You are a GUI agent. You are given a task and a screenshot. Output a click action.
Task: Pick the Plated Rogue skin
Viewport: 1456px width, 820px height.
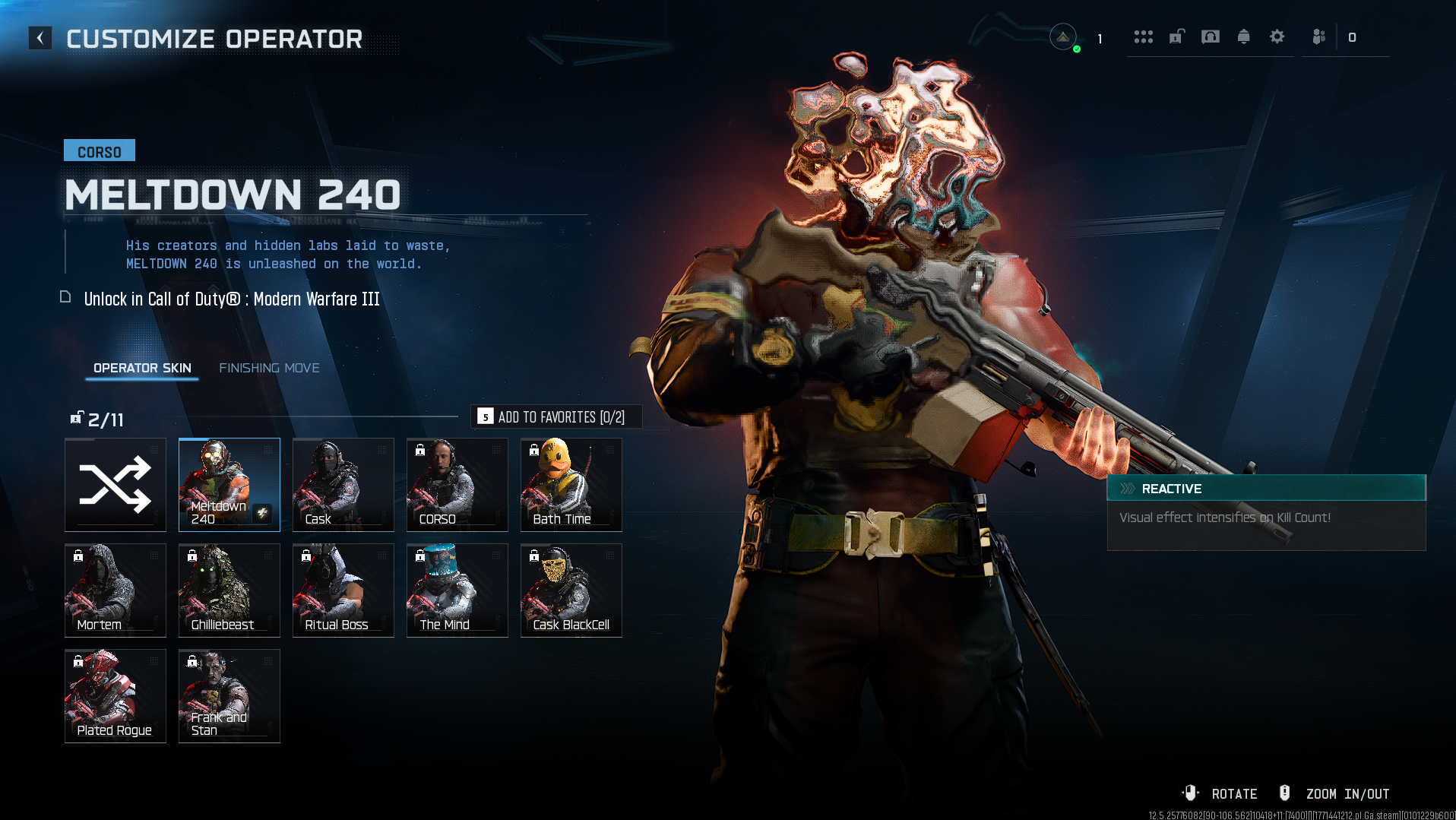pos(116,696)
